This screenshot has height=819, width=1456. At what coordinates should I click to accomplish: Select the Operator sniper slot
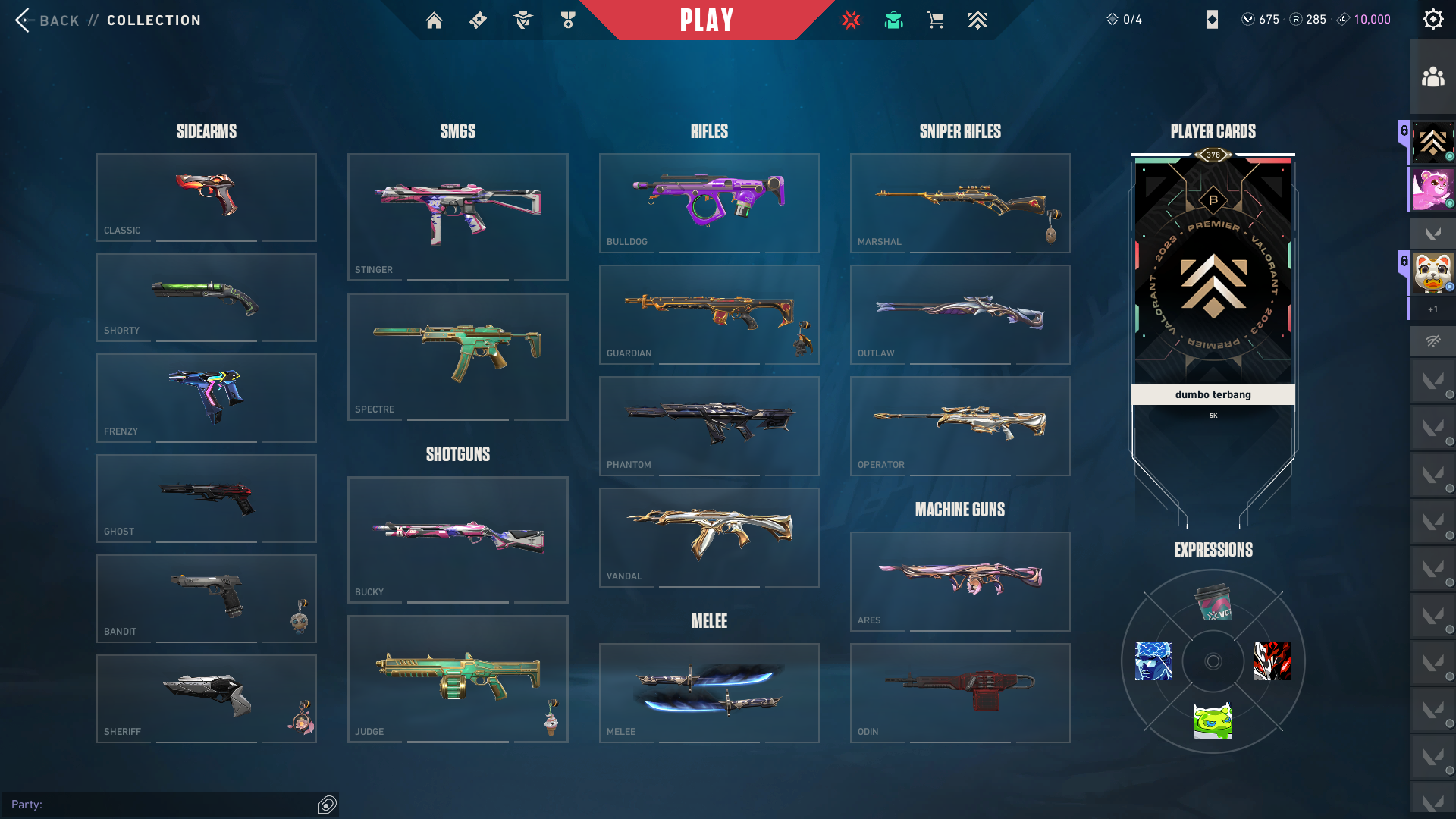point(960,425)
